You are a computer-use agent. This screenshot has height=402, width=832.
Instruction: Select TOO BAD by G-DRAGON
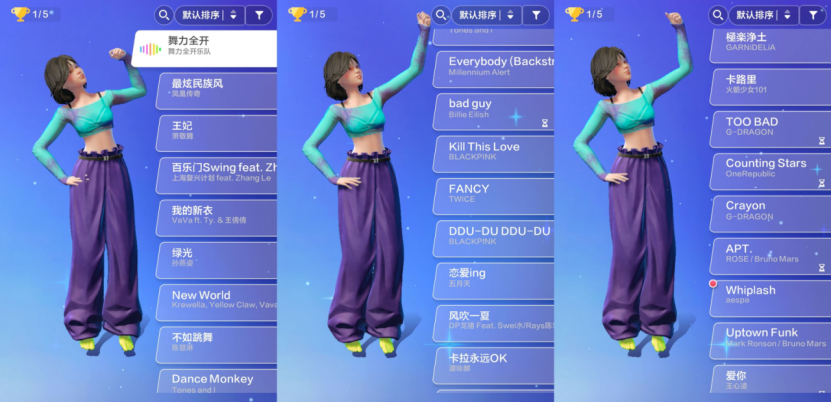point(770,128)
